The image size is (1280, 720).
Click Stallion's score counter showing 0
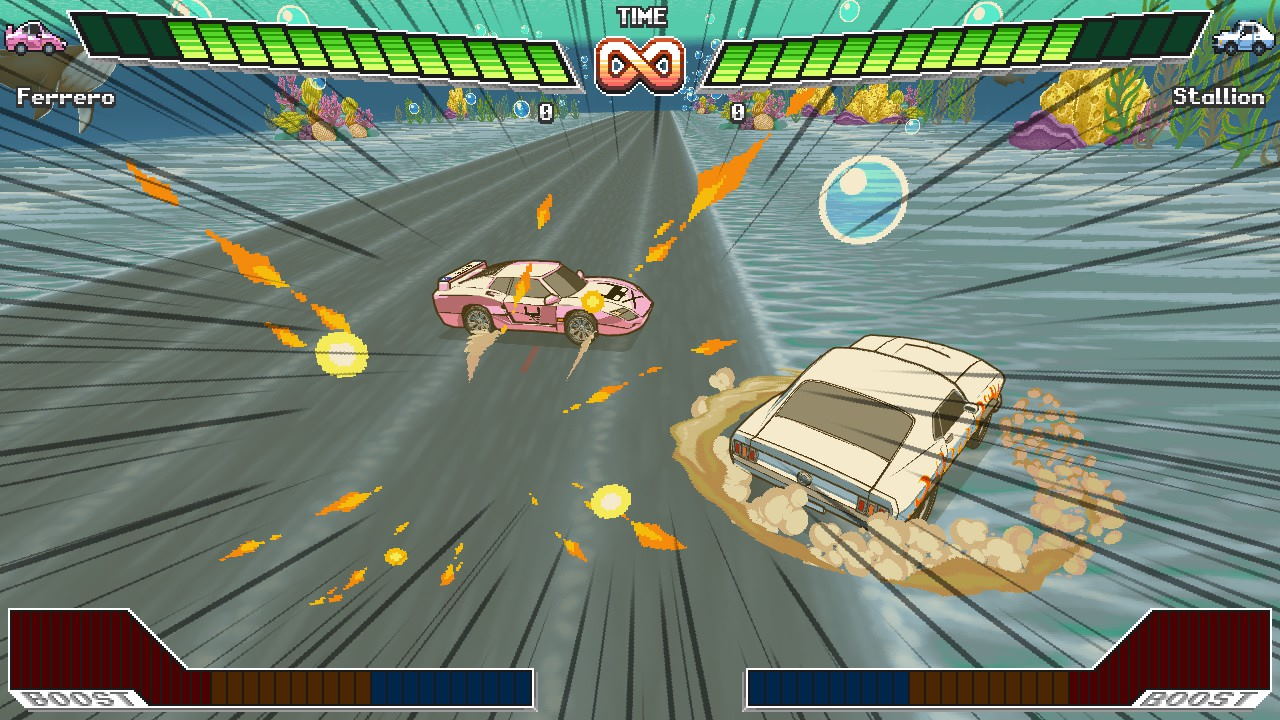click(x=738, y=110)
